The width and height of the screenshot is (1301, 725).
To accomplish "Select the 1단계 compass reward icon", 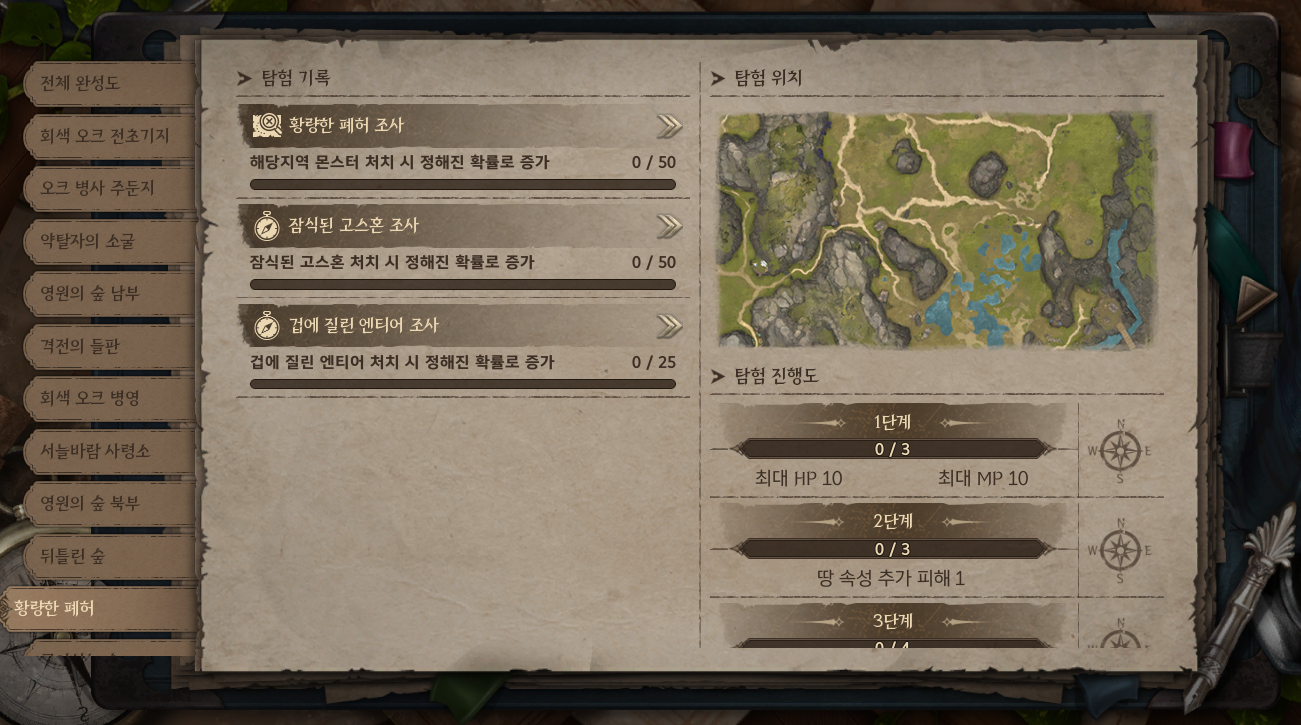I will pyautogui.click(x=1120, y=450).
